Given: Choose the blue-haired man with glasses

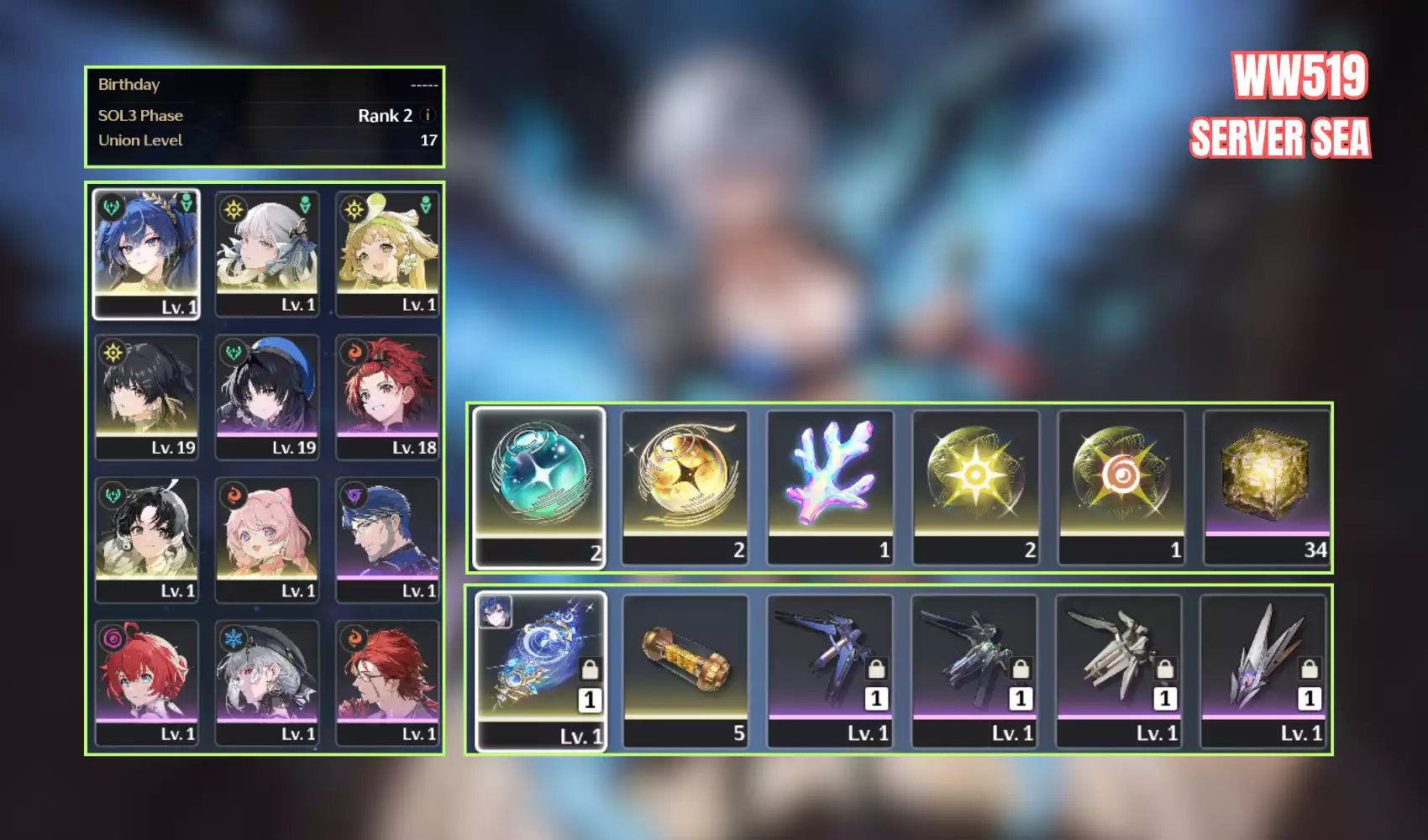Looking at the screenshot, I should 387,539.
